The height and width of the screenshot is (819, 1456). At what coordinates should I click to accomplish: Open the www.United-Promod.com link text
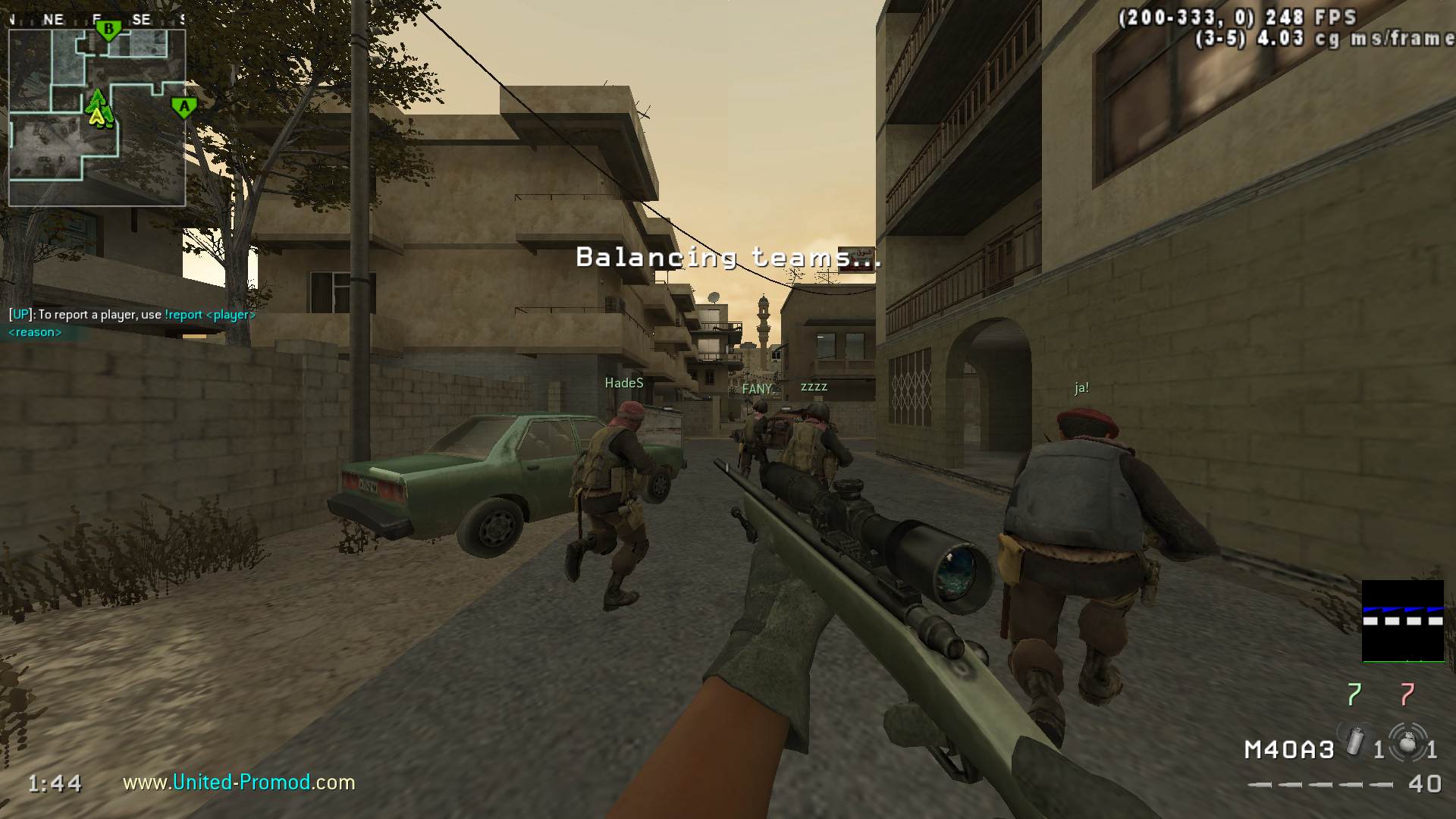tap(239, 782)
